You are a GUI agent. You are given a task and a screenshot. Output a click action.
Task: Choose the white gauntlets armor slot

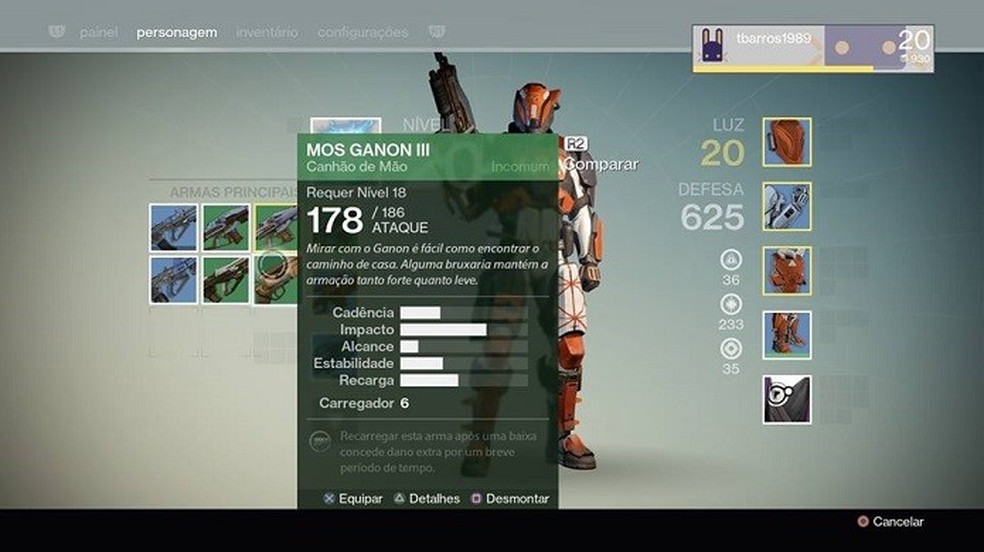(x=787, y=206)
